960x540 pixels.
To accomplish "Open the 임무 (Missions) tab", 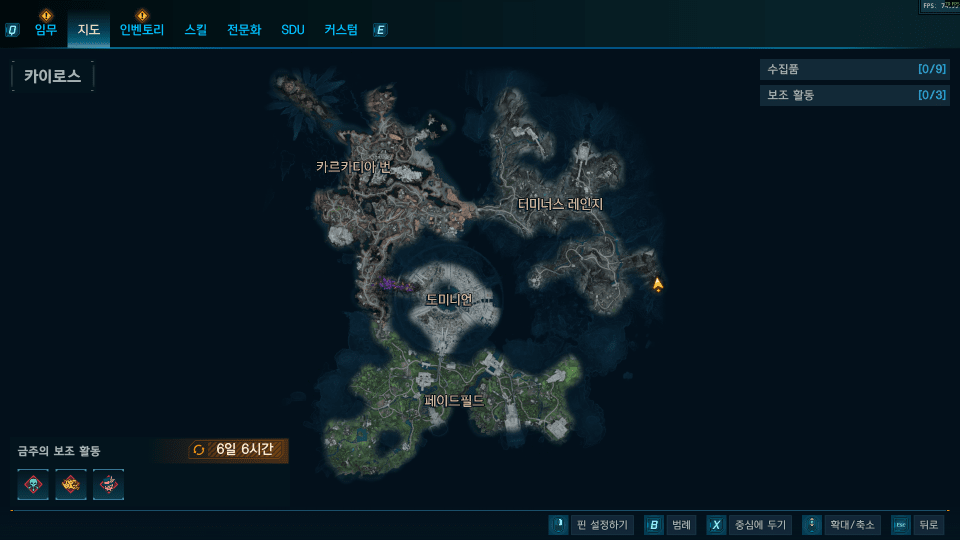I will click(46, 30).
